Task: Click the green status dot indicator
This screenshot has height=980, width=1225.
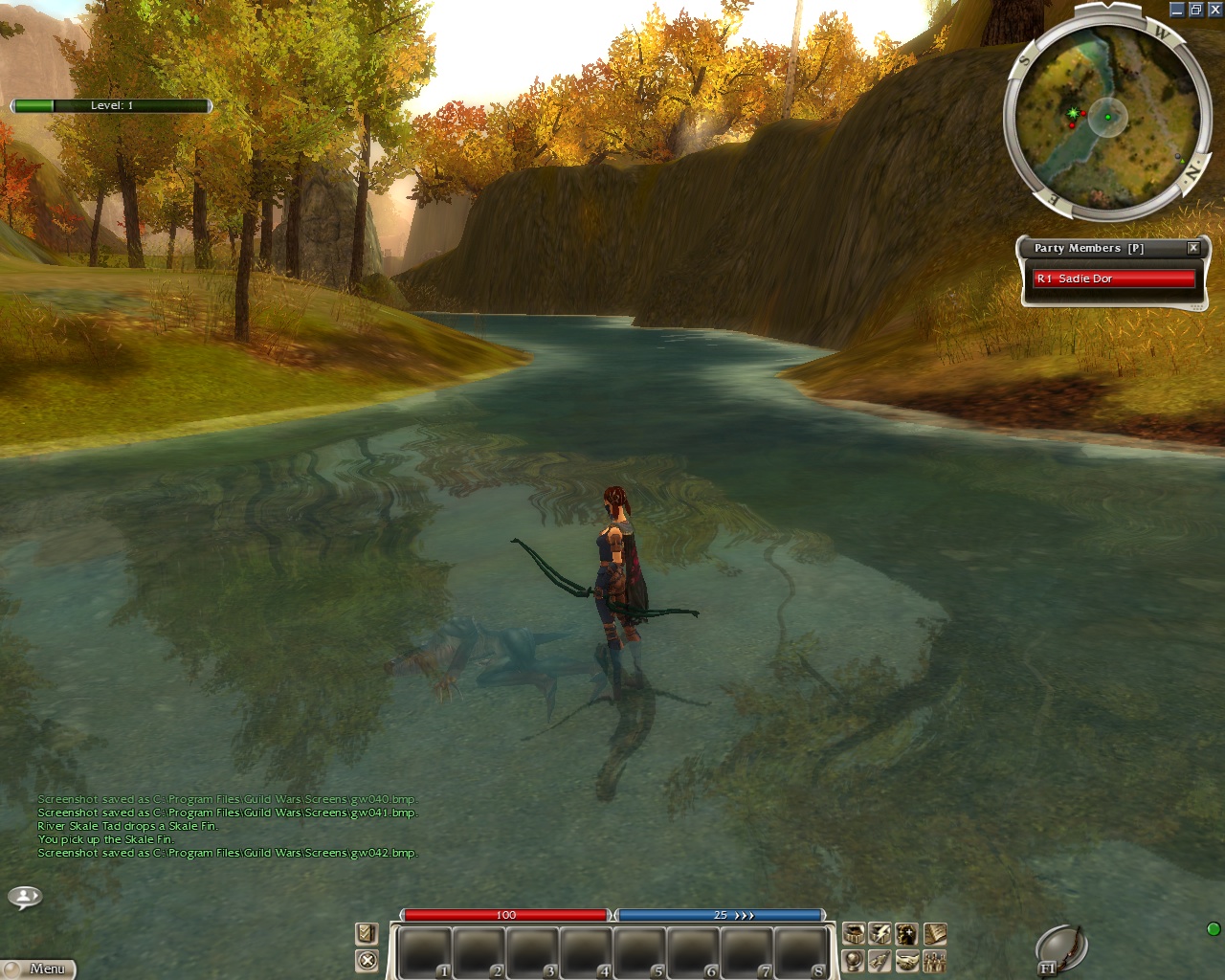Action: (1214, 928)
